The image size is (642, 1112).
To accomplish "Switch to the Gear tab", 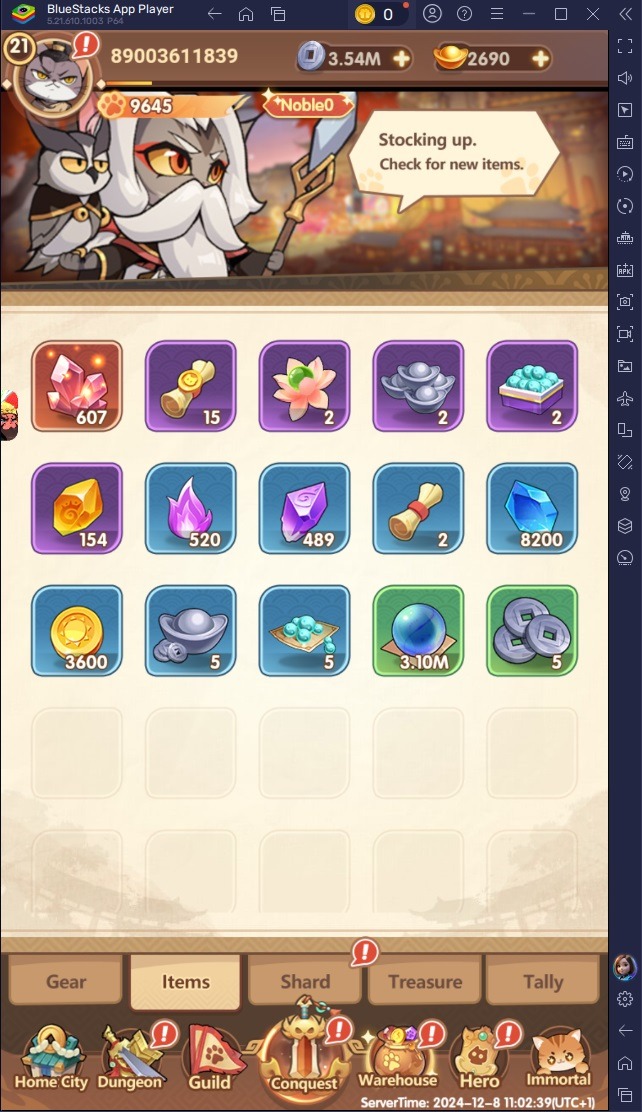I will 66,981.
